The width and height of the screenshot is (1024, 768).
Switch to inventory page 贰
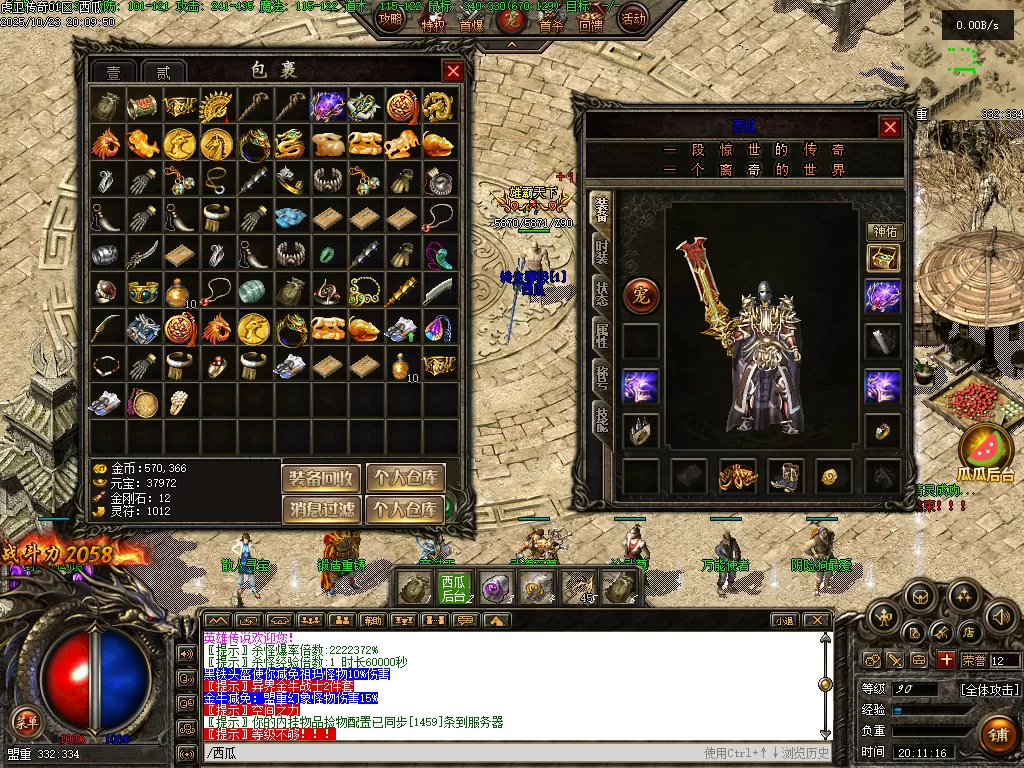click(163, 72)
